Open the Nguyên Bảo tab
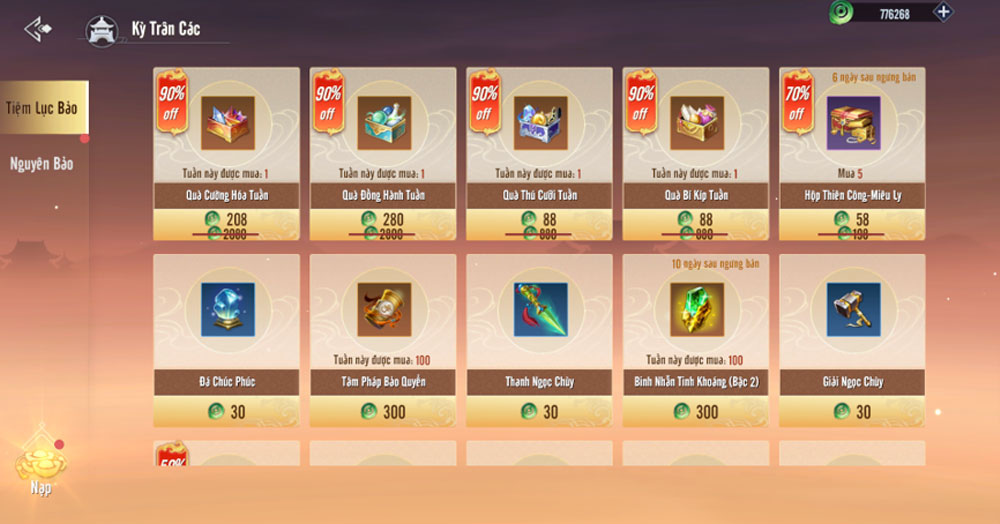This screenshot has height=524, width=1000. [x=42, y=163]
